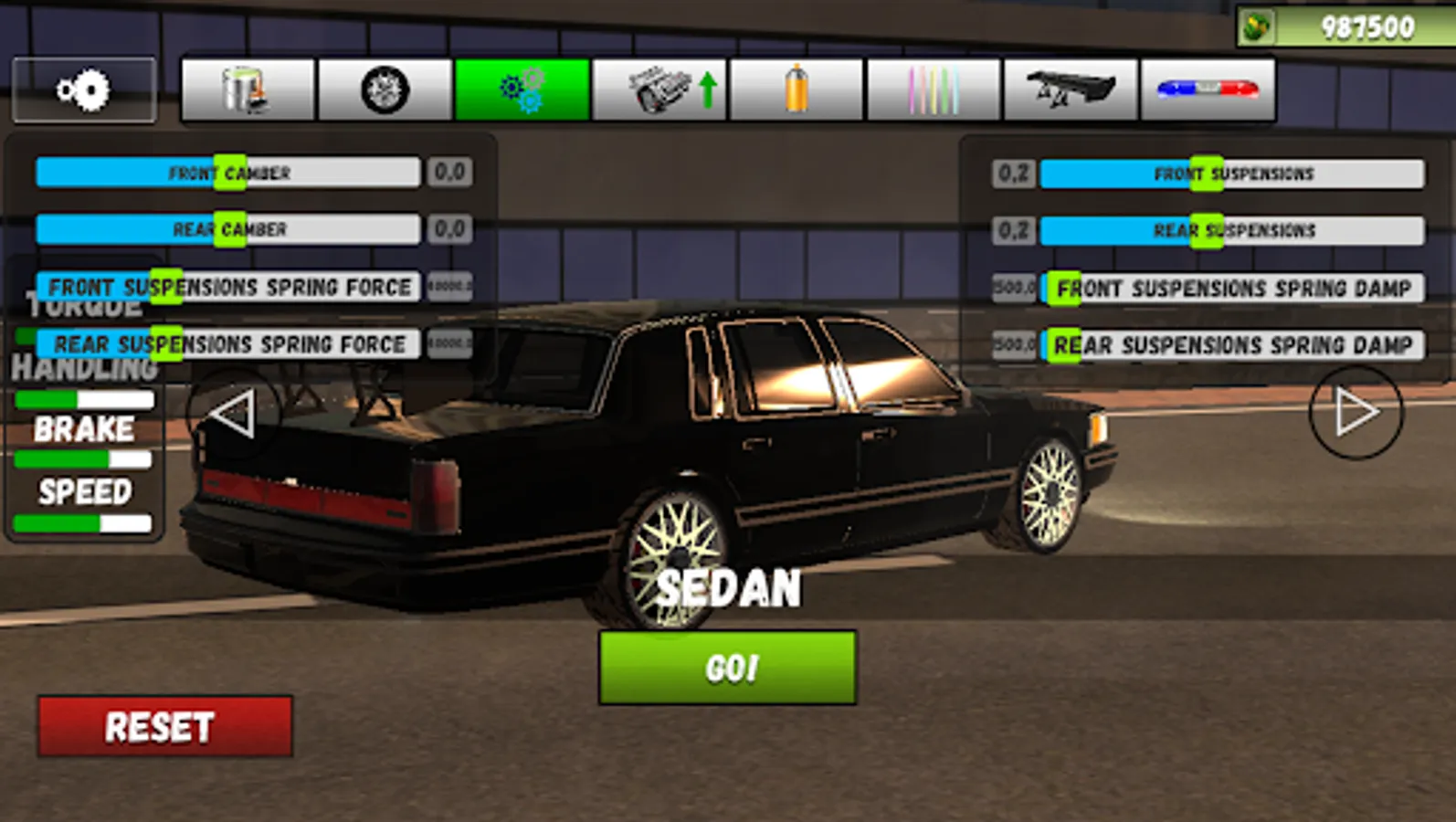Click the settings gear icon
The height and width of the screenshot is (822, 1456).
83,90
